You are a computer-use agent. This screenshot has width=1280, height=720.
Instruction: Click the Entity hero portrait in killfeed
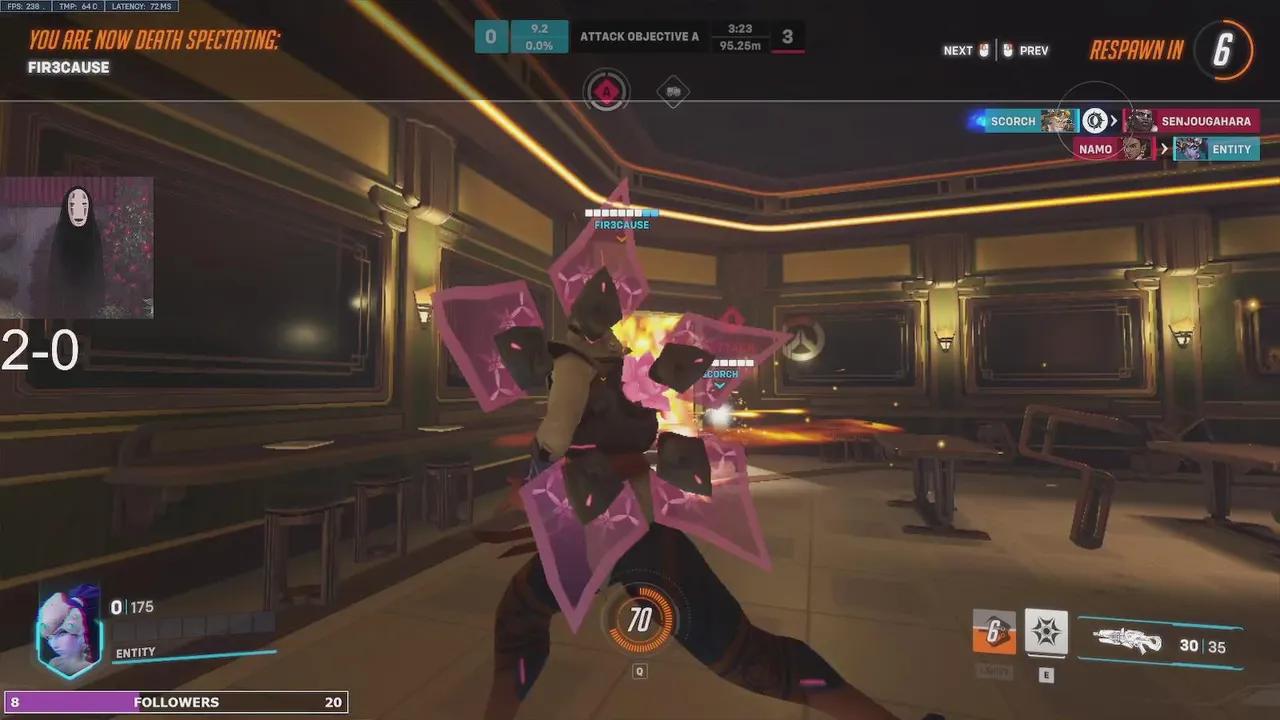[x=1188, y=149]
